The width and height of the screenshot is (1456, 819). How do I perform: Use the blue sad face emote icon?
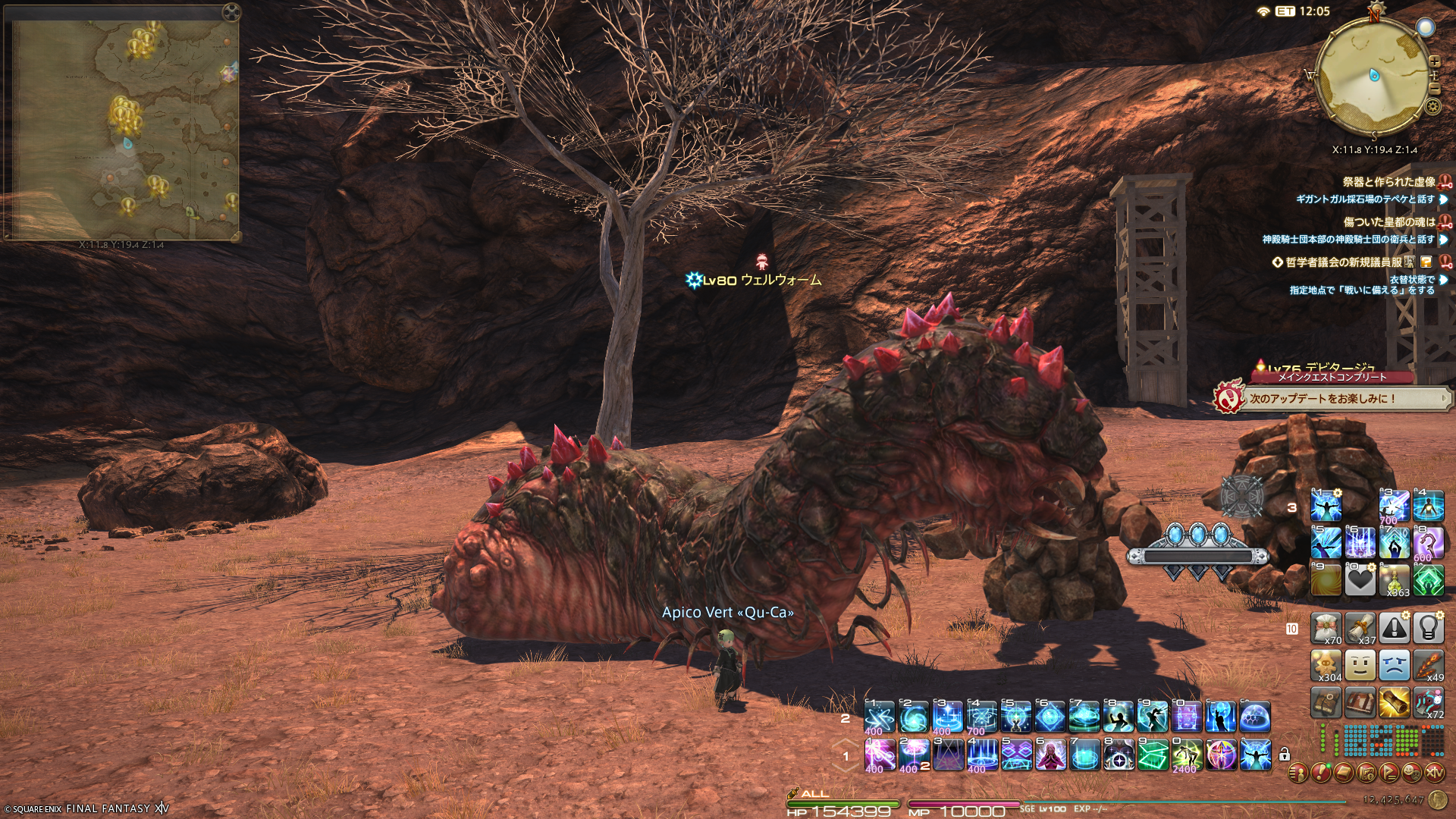tap(1394, 665)
